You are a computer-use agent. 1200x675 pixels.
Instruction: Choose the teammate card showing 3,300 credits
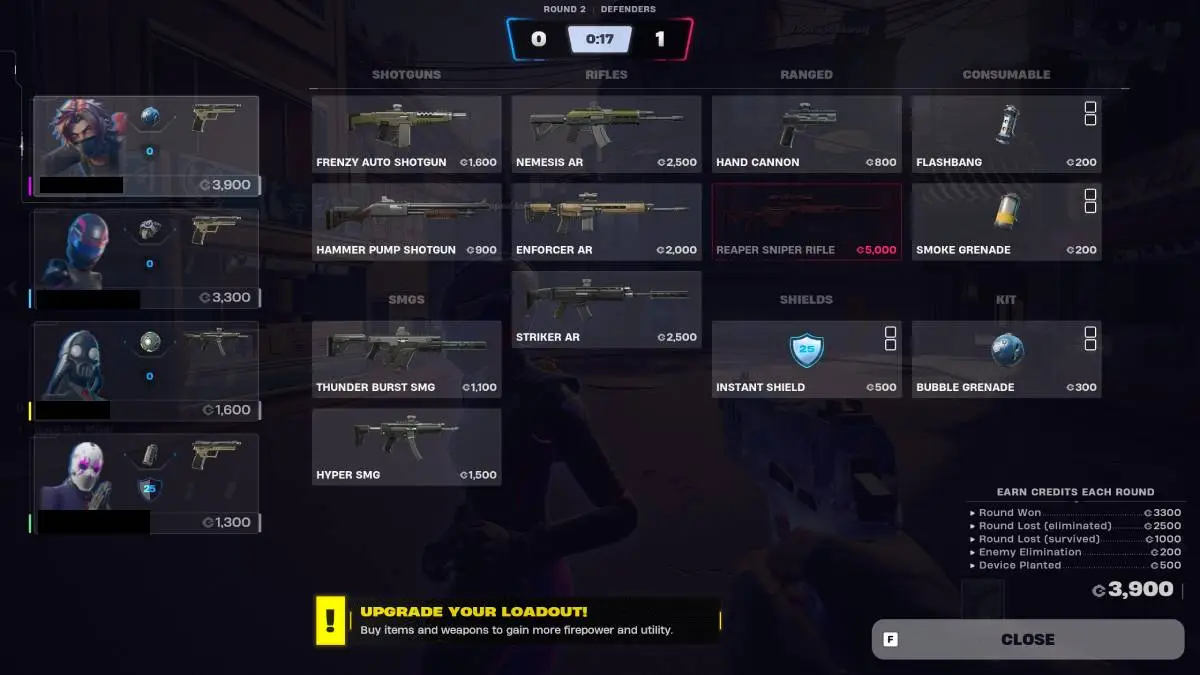coord(146,258)
